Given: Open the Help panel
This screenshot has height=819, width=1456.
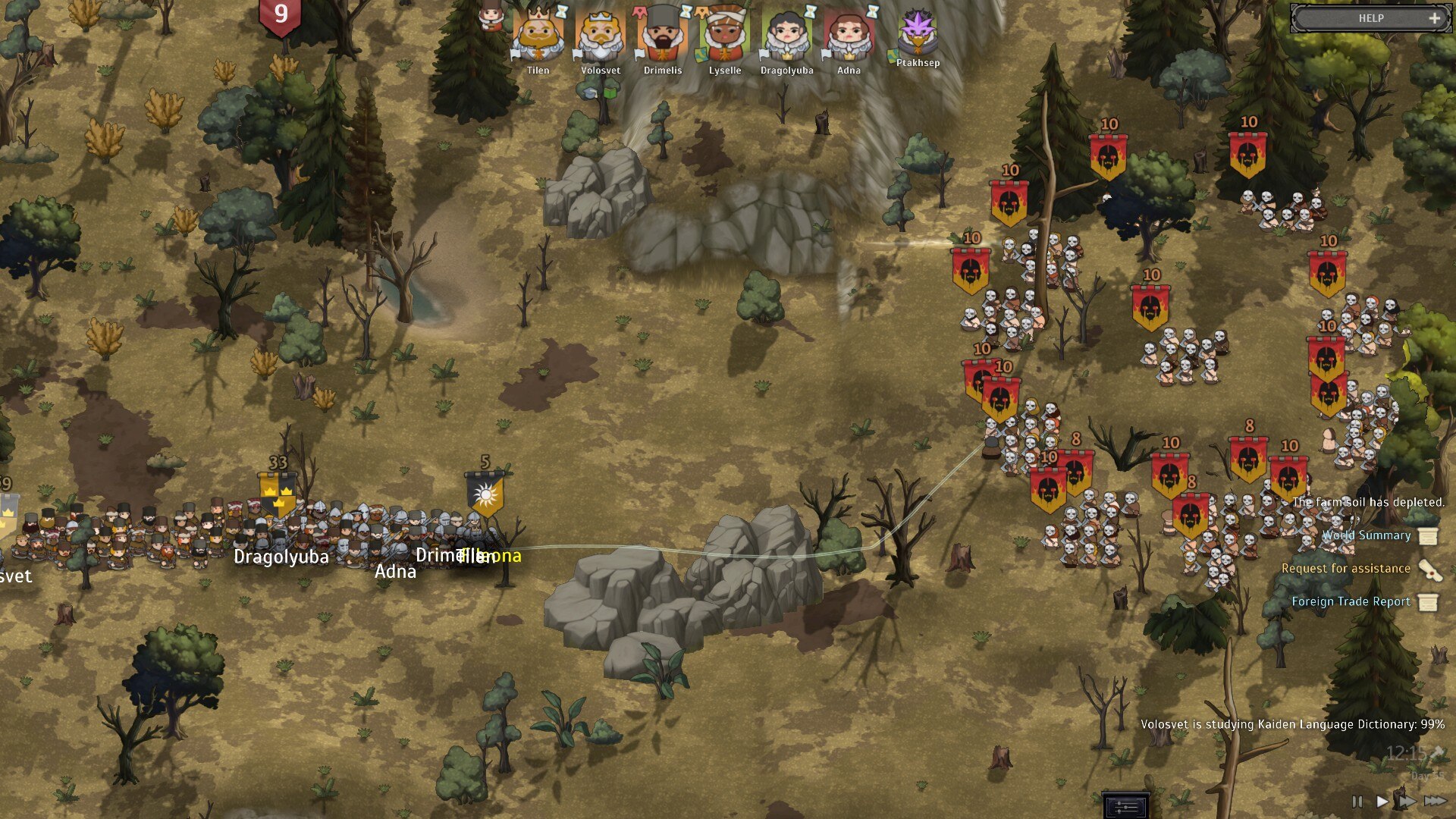Looking at the screenshot, I should click(x=1371, y=18).
